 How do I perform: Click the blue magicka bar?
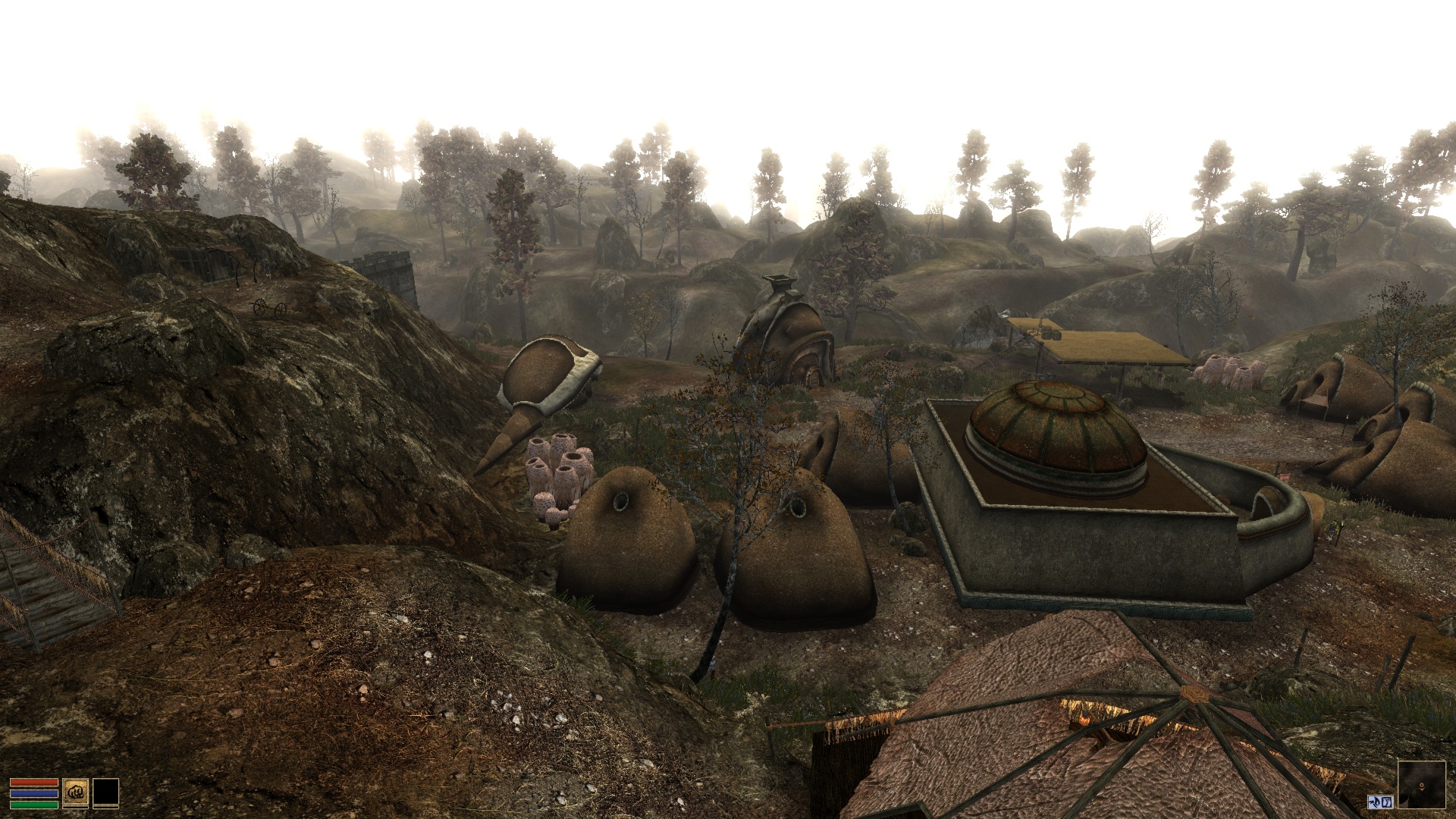tap(34, 793)
